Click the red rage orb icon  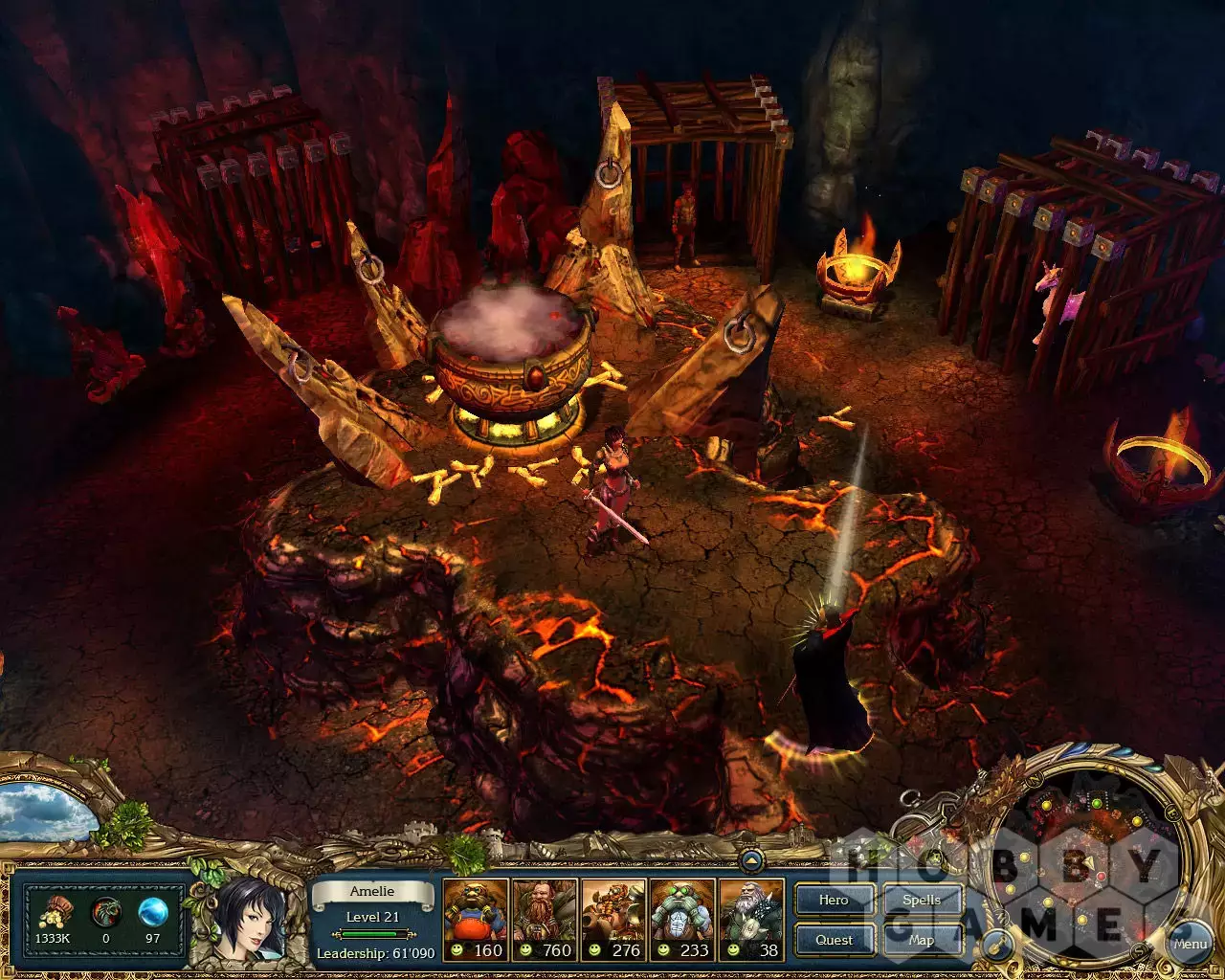(x=105, y=913)
